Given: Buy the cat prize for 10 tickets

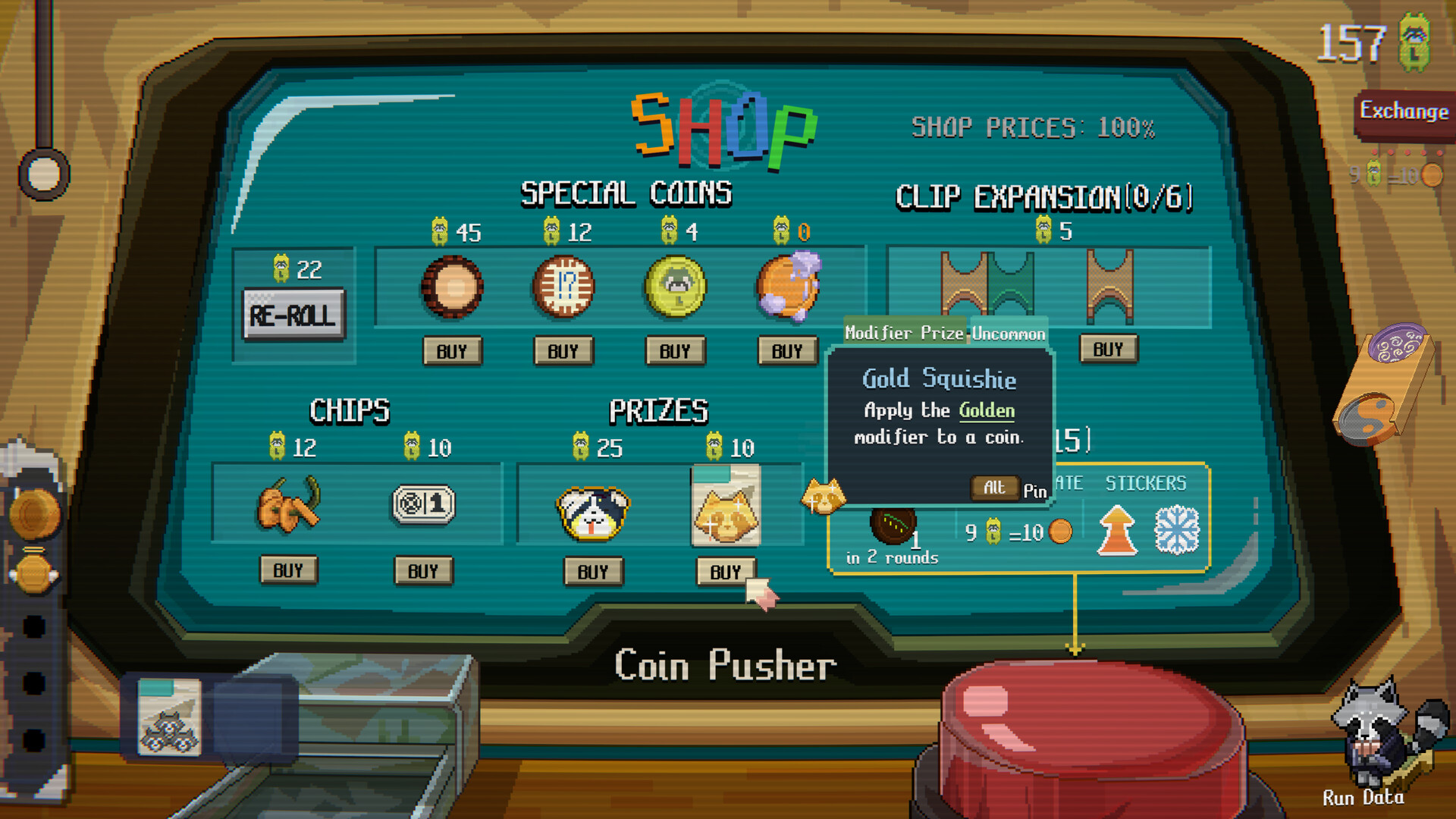Looking at the screenshot, I should coord(726,572).
